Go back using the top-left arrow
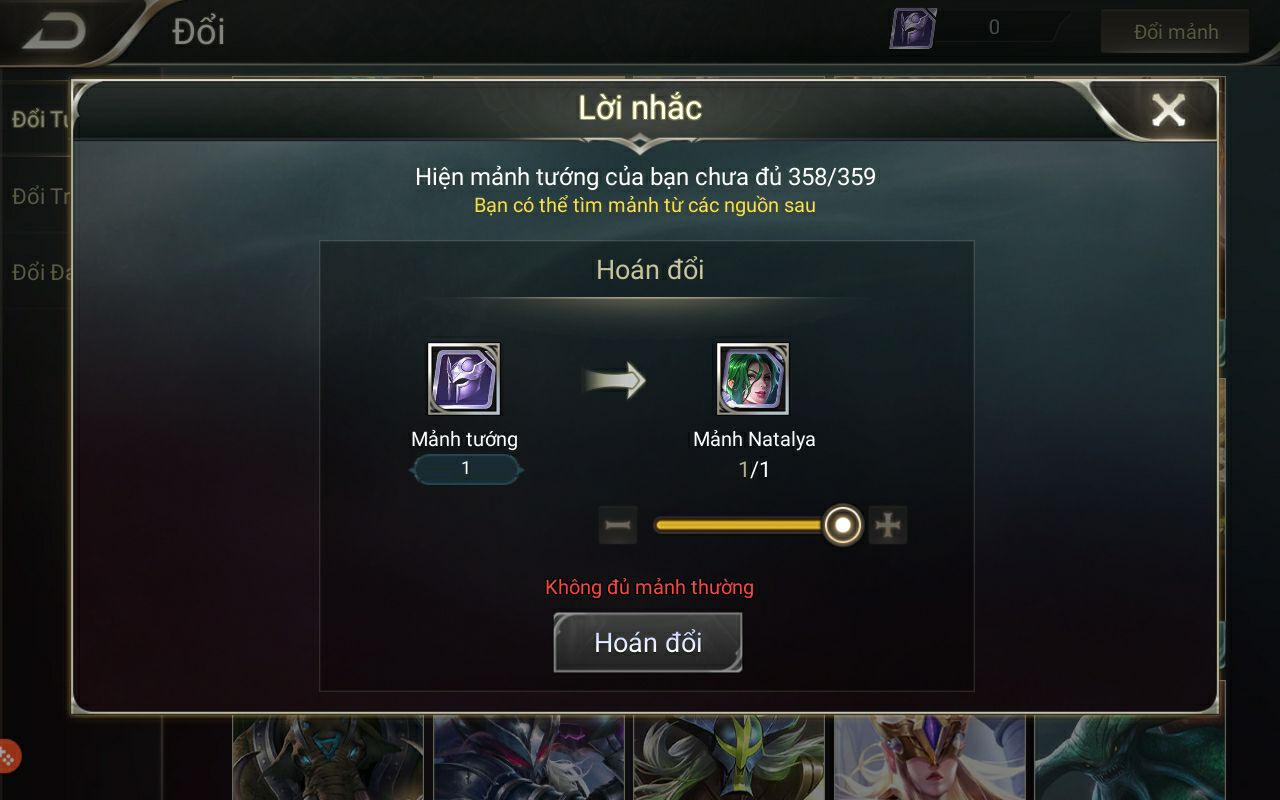The image size is (1280, 800). point(54,32)
